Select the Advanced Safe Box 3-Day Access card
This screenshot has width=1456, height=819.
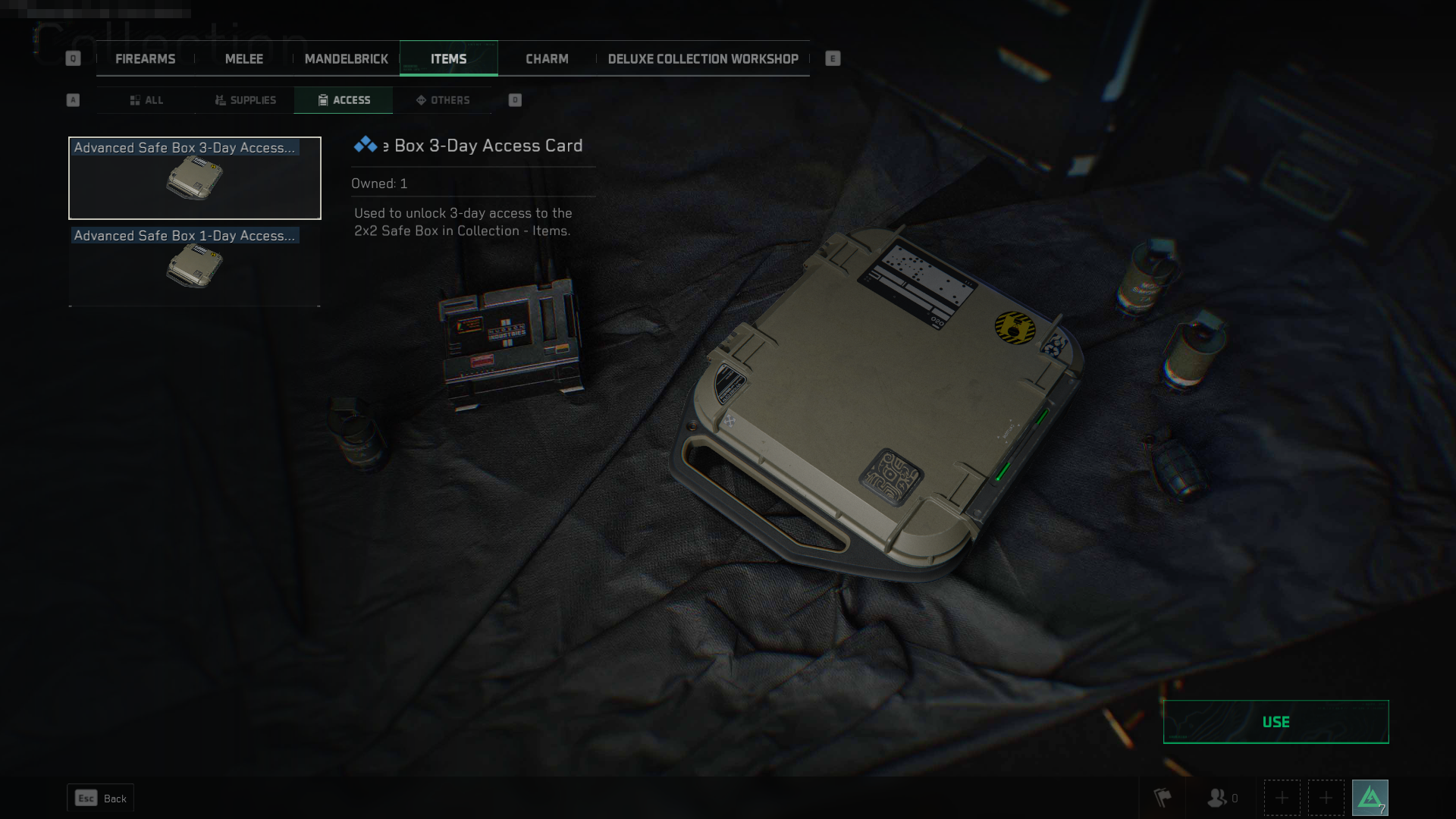pos(194,178)
